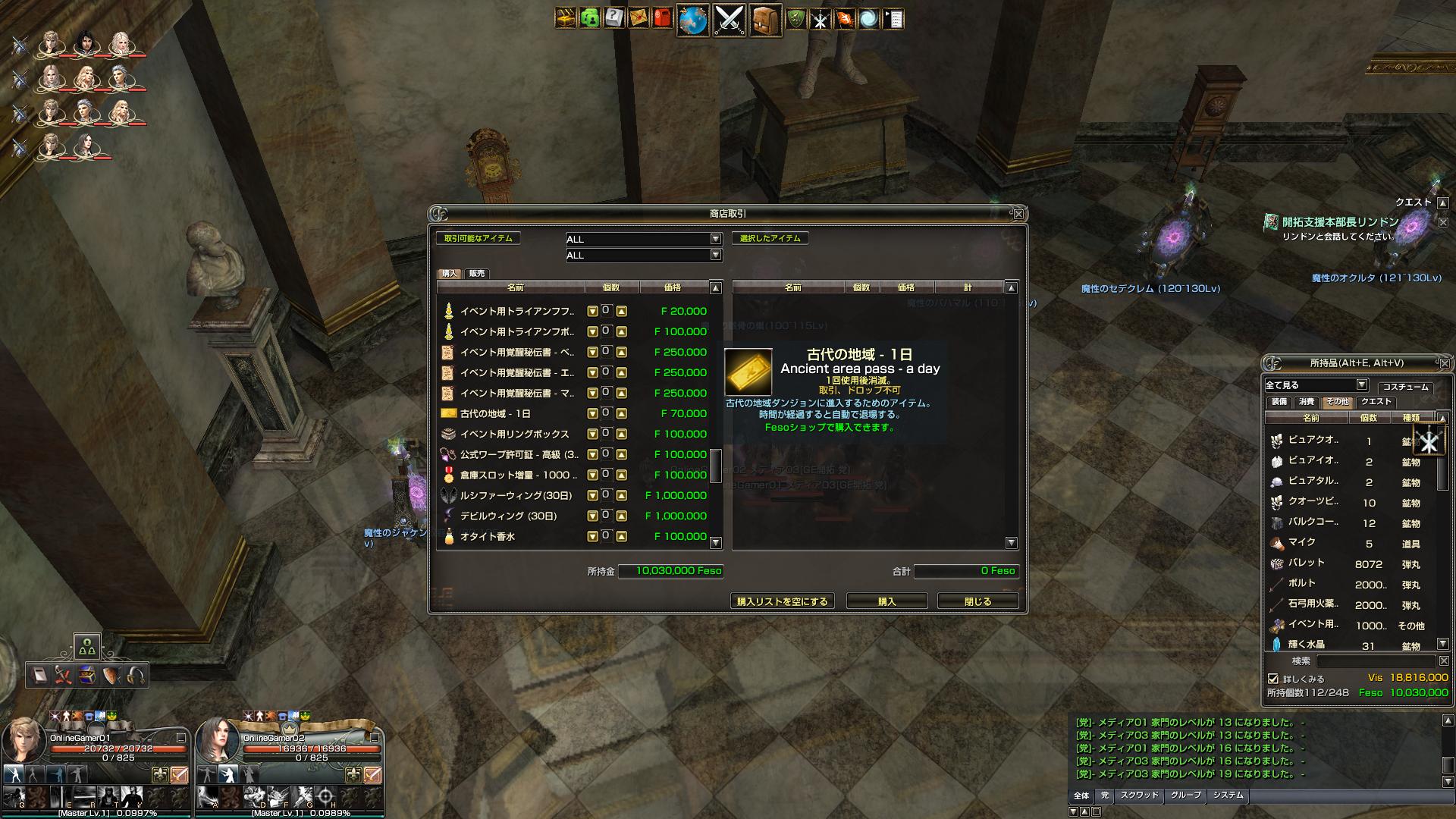Close the 商店取引 window with X
The image size is (1456, 819).
tap(1019, 214)
